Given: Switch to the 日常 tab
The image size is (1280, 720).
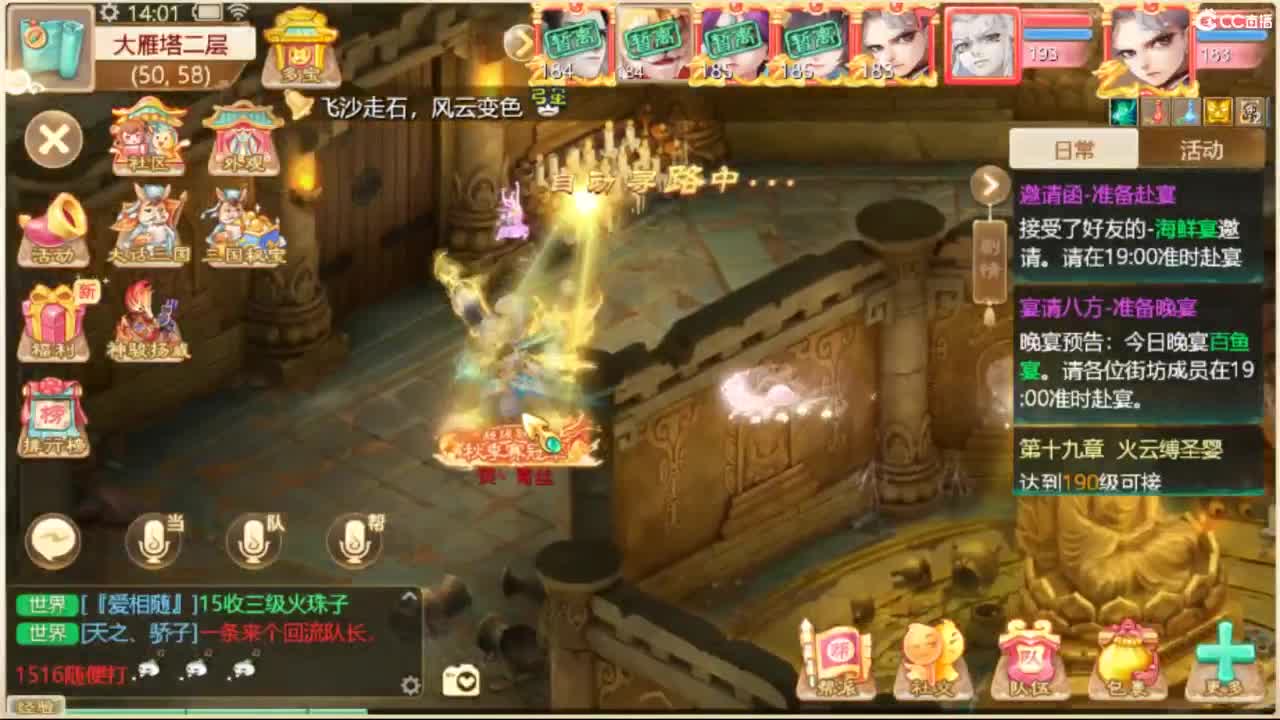Looking at the screenshot, I should click(1075, 148).
